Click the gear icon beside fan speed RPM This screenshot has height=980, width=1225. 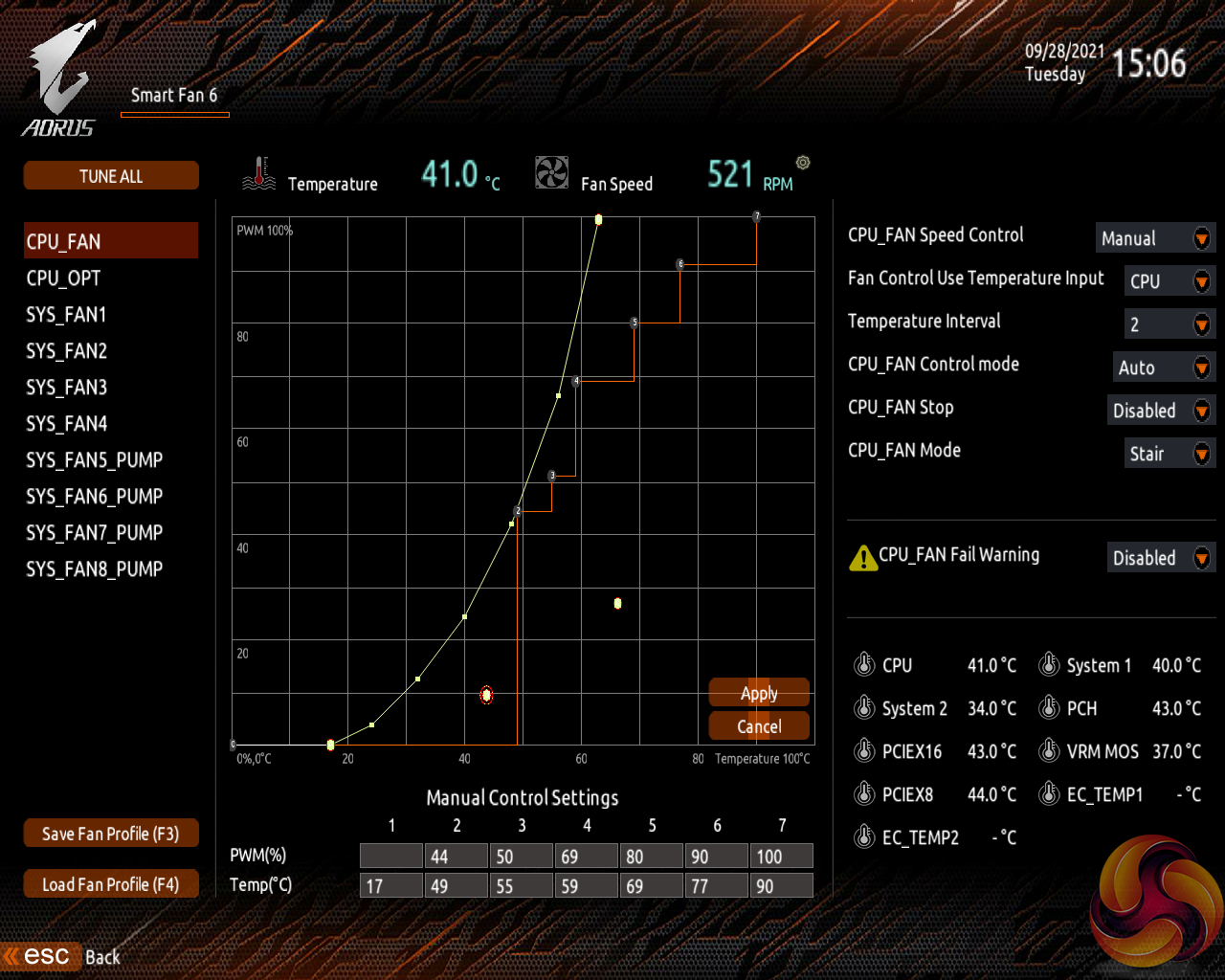pos(803,163)
